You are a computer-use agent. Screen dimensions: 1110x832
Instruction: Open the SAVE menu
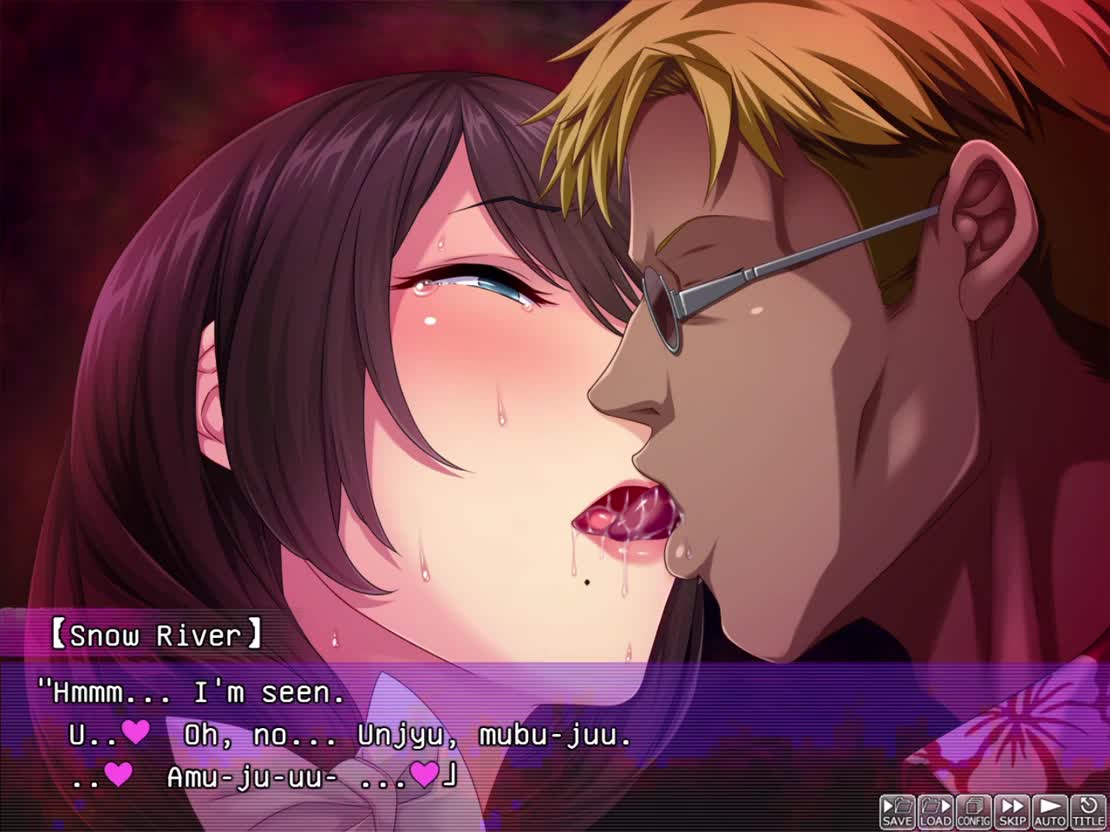tap(897, 811)
